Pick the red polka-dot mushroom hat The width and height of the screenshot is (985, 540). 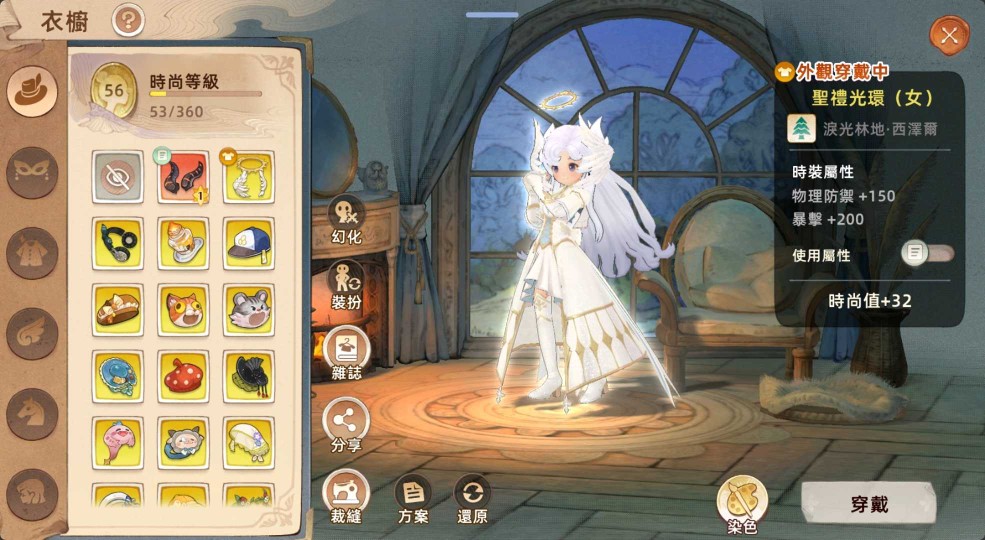[183, 375]
